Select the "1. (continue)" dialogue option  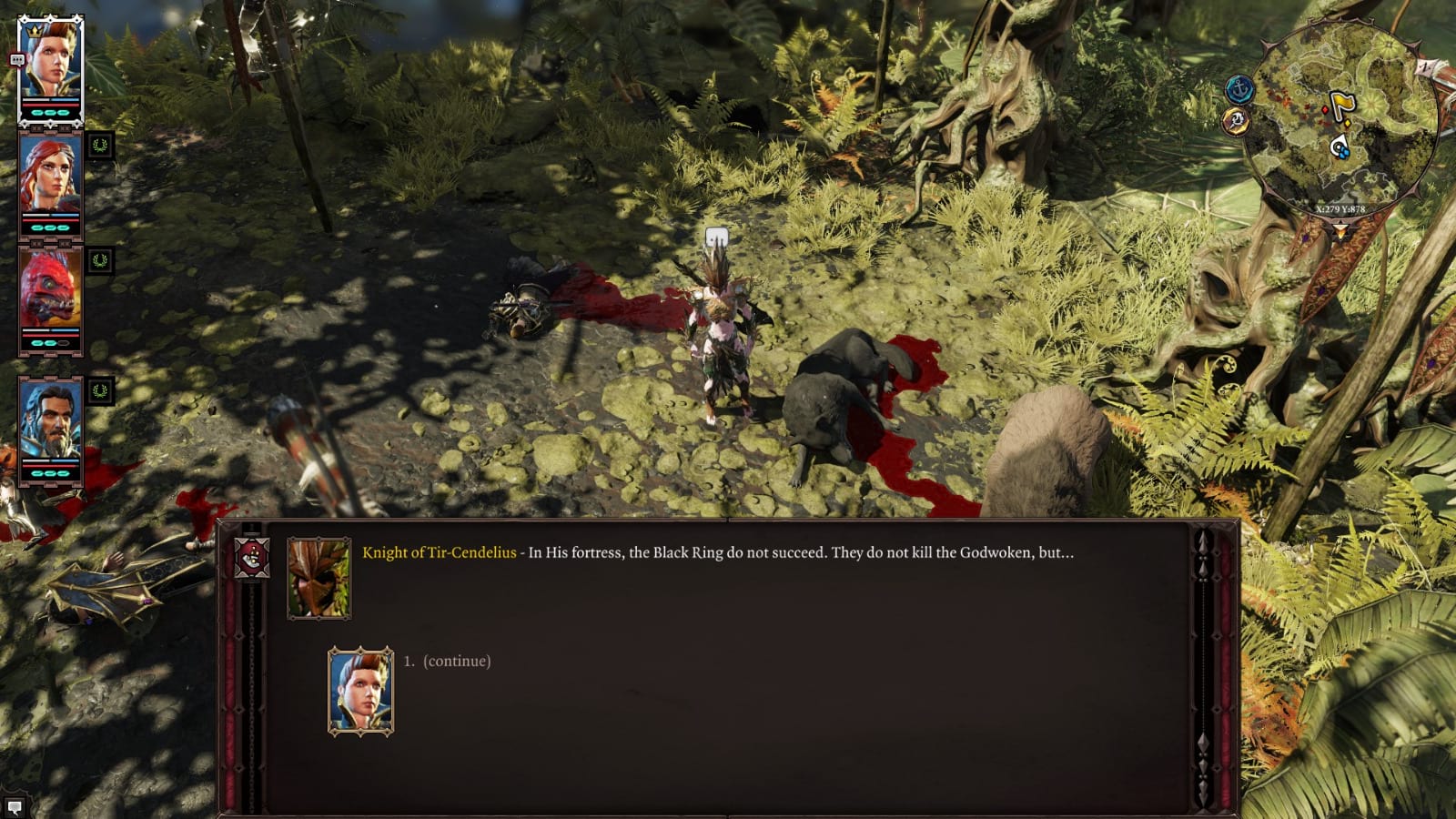tap(450, 662)
